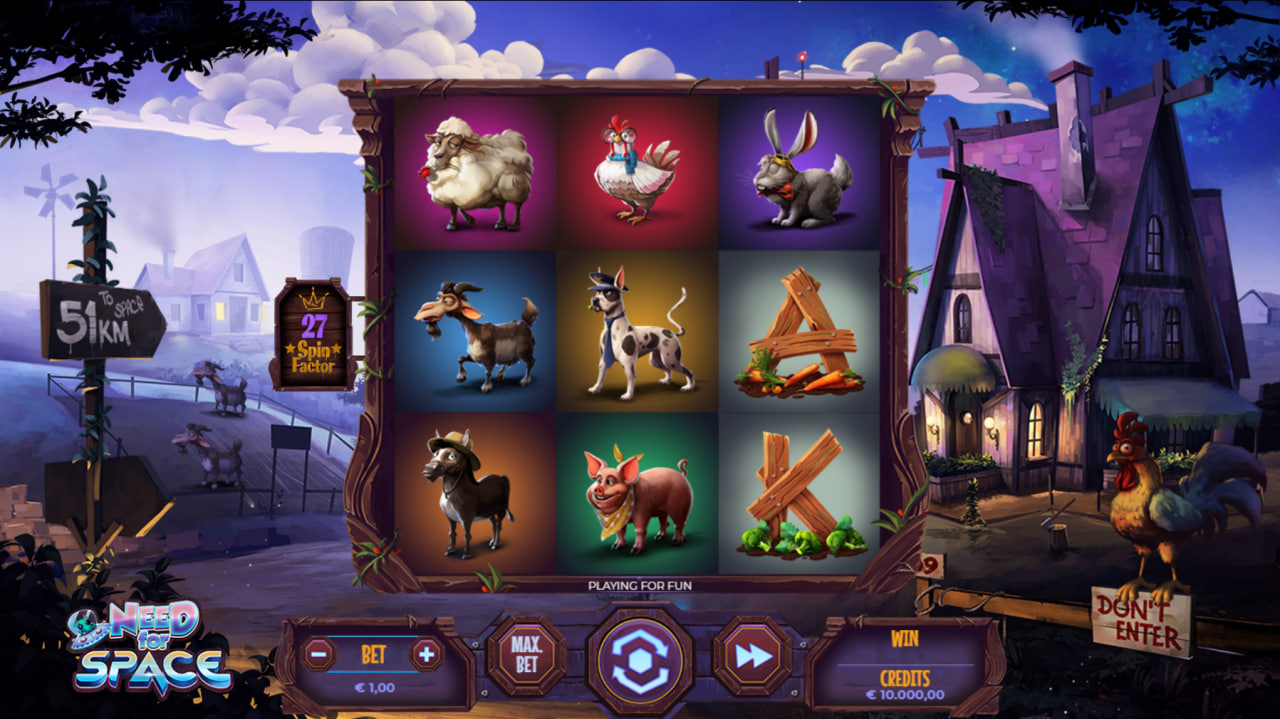This screenshot has height=719, width=1280.
Task: Set the wager using Max. Bet
Action: 526,655
